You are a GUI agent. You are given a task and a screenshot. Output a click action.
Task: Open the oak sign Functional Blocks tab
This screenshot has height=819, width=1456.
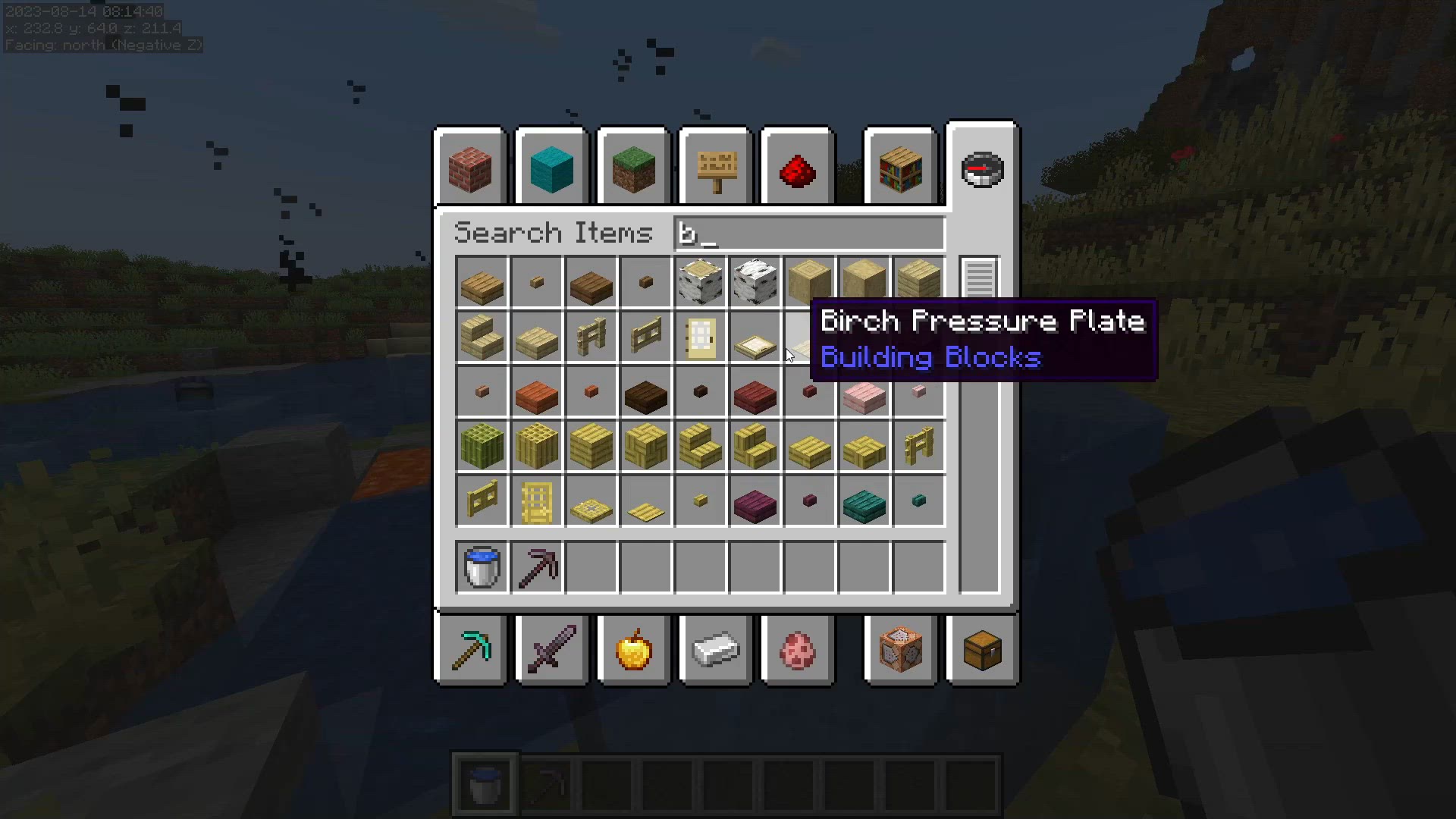tap(716, 168)
